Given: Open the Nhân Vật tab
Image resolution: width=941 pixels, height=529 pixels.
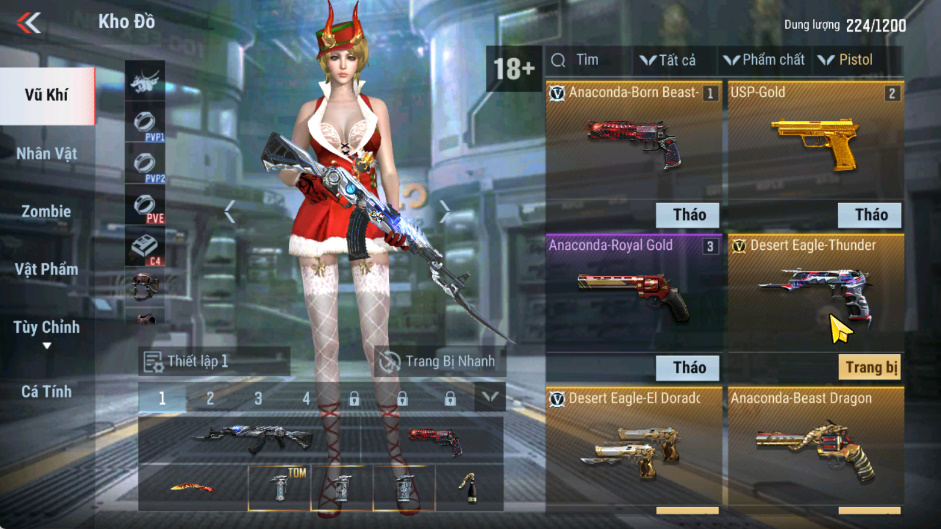Looking at the screenshot, I should [47, 154].
